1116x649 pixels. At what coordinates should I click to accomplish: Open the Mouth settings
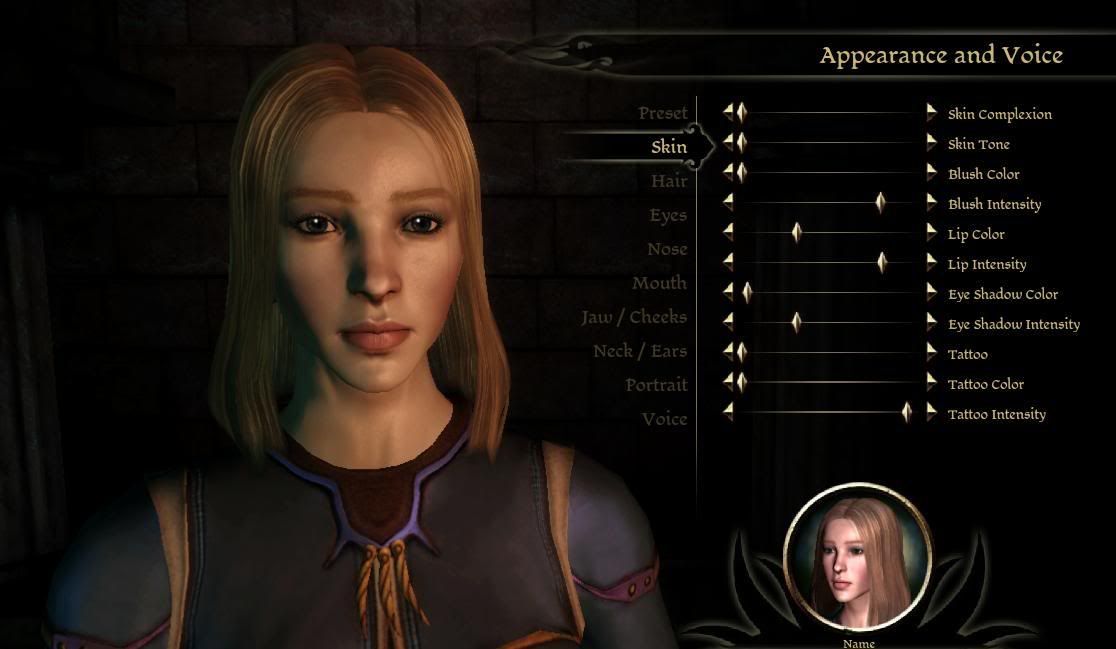click(659, 283)
